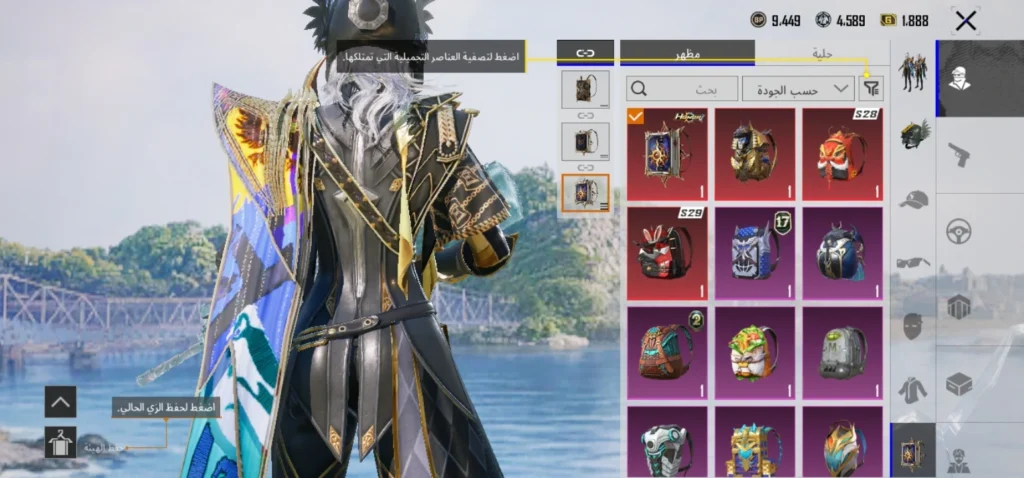Choose the S28 red mask backpack

842,154
